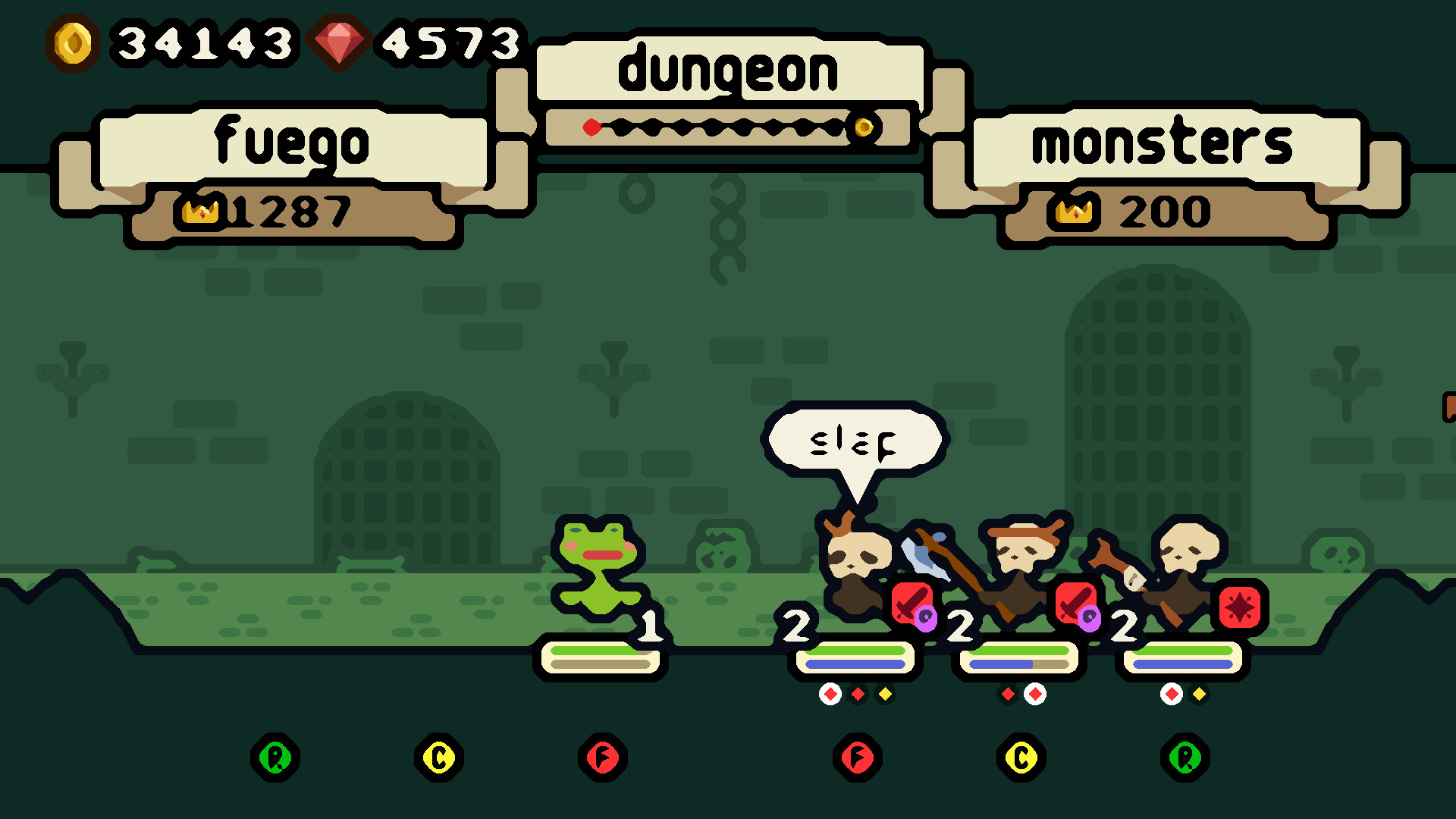Click the fuego player name banner
The width and height of the screenshot is (1456, 819).
(x=293, y=144)
